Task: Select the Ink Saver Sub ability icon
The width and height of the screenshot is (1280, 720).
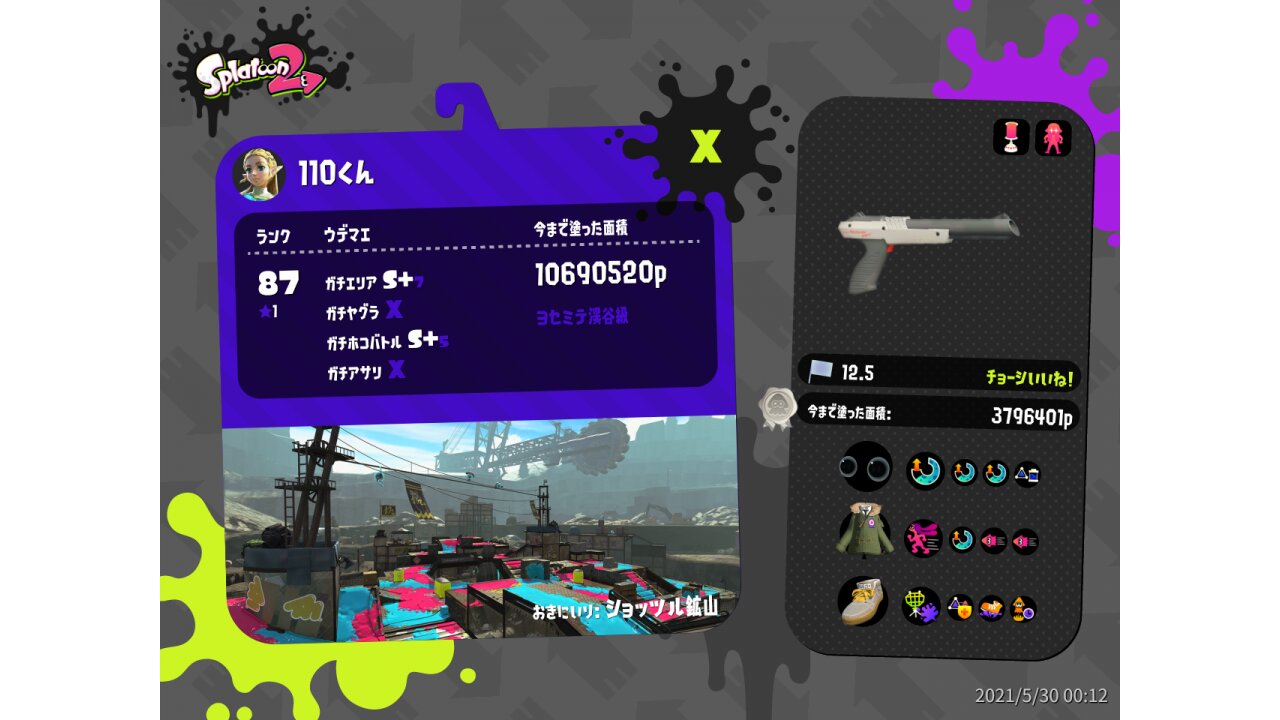Action: tap(1027, 474)
